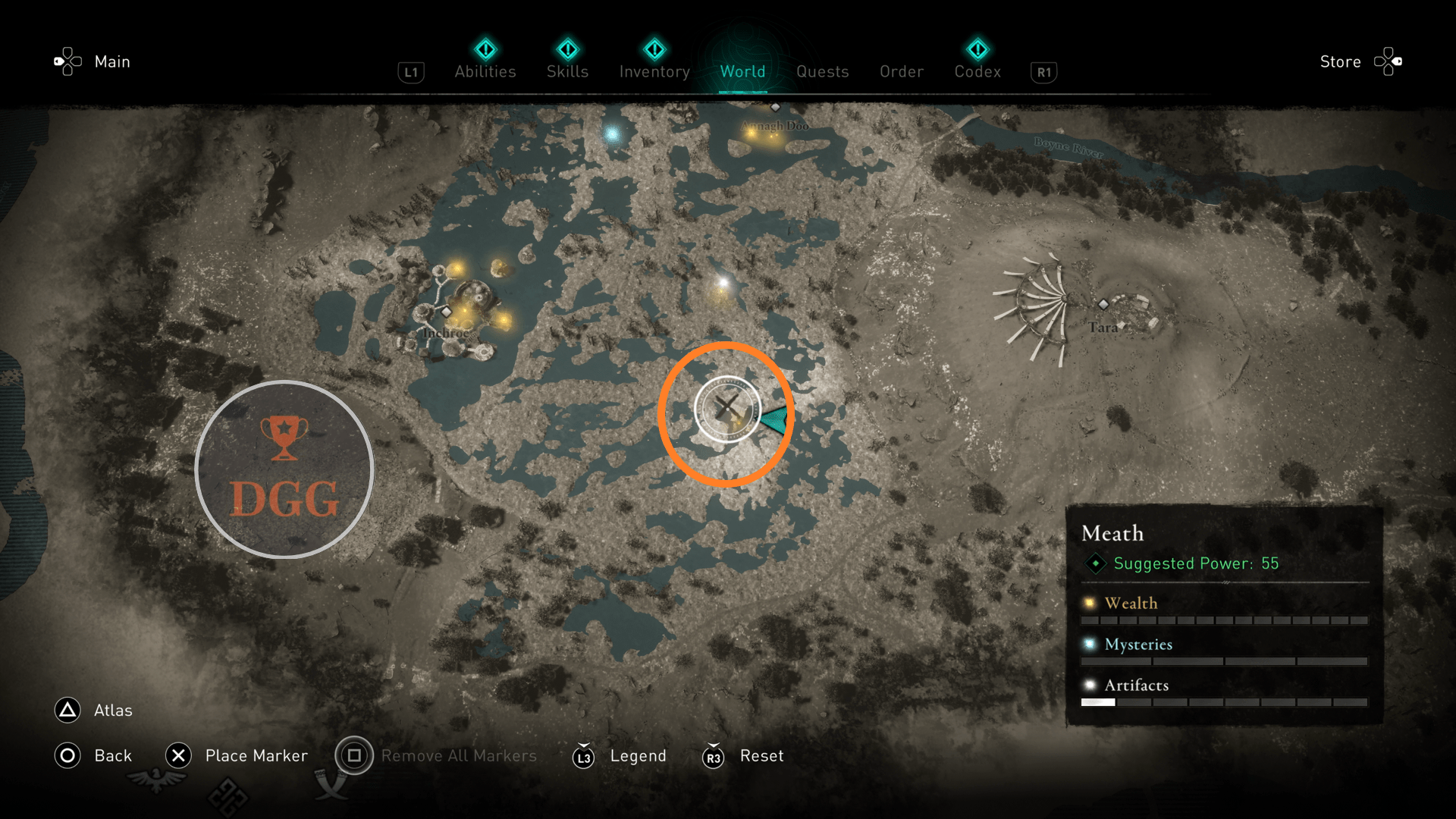This screenshot has width=1456, height=819.
Task: Switch to the Codex tab
Action: 977,71
